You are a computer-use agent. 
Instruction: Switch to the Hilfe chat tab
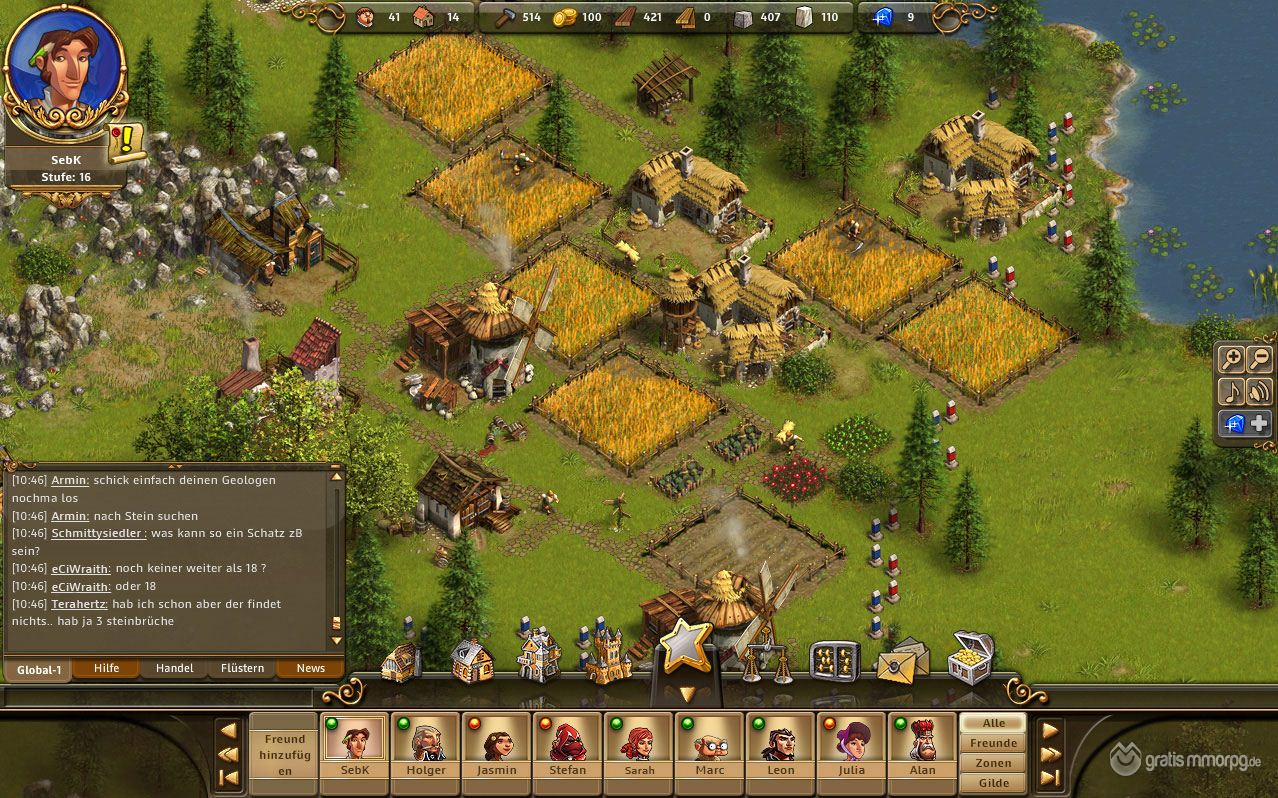point(106,668)
